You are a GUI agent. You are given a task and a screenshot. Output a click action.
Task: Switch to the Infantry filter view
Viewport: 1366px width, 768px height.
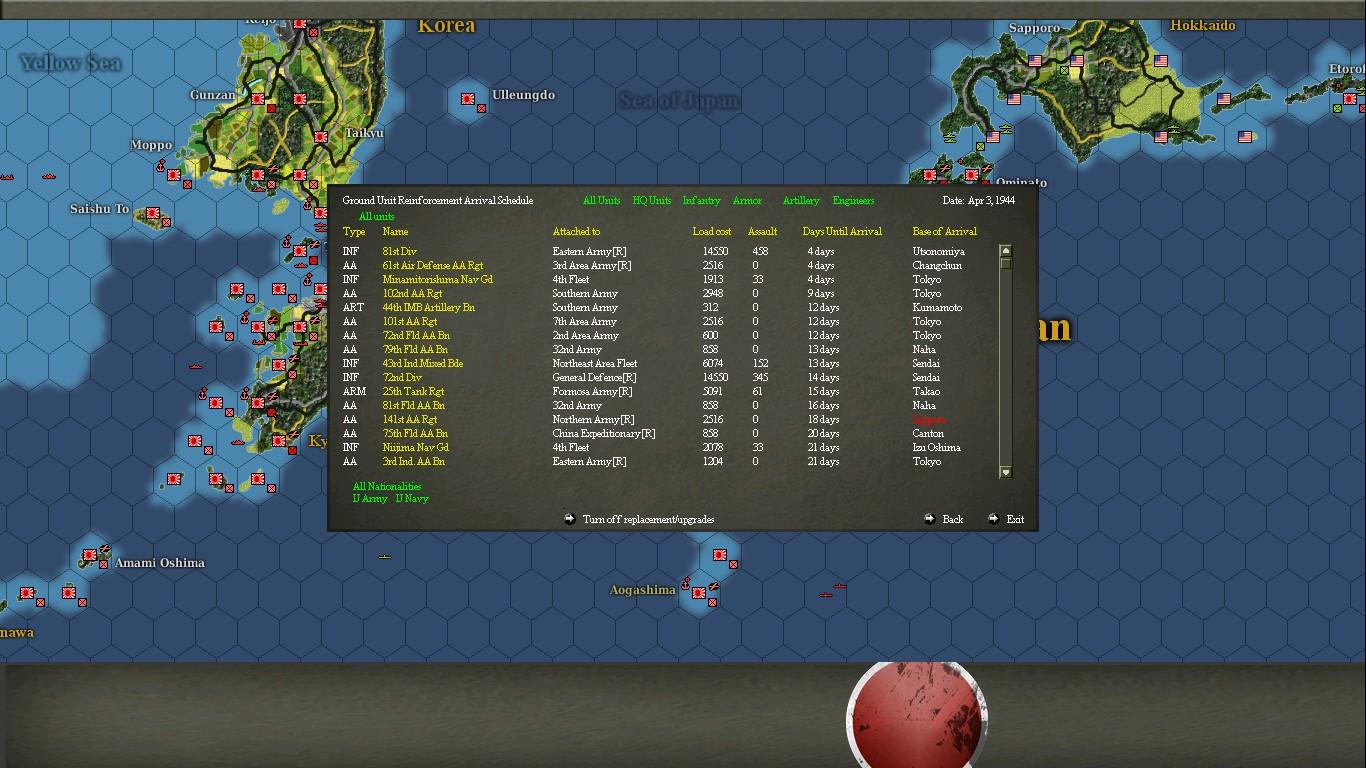point(701,200)
